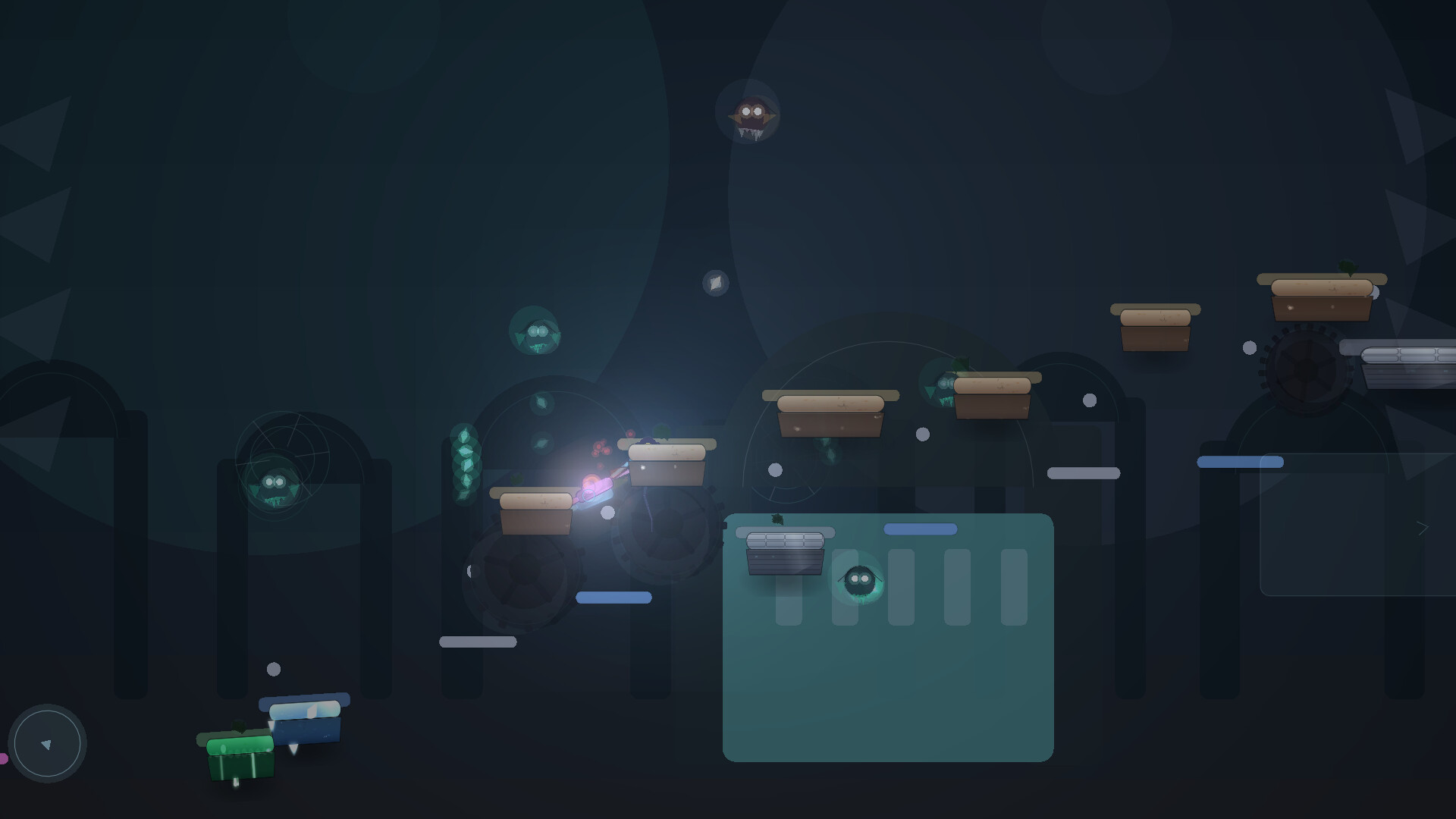Click the pink dot at the far left edge
The height and width of the screenshot is (819, 1456).
click(x=4, y=760)
